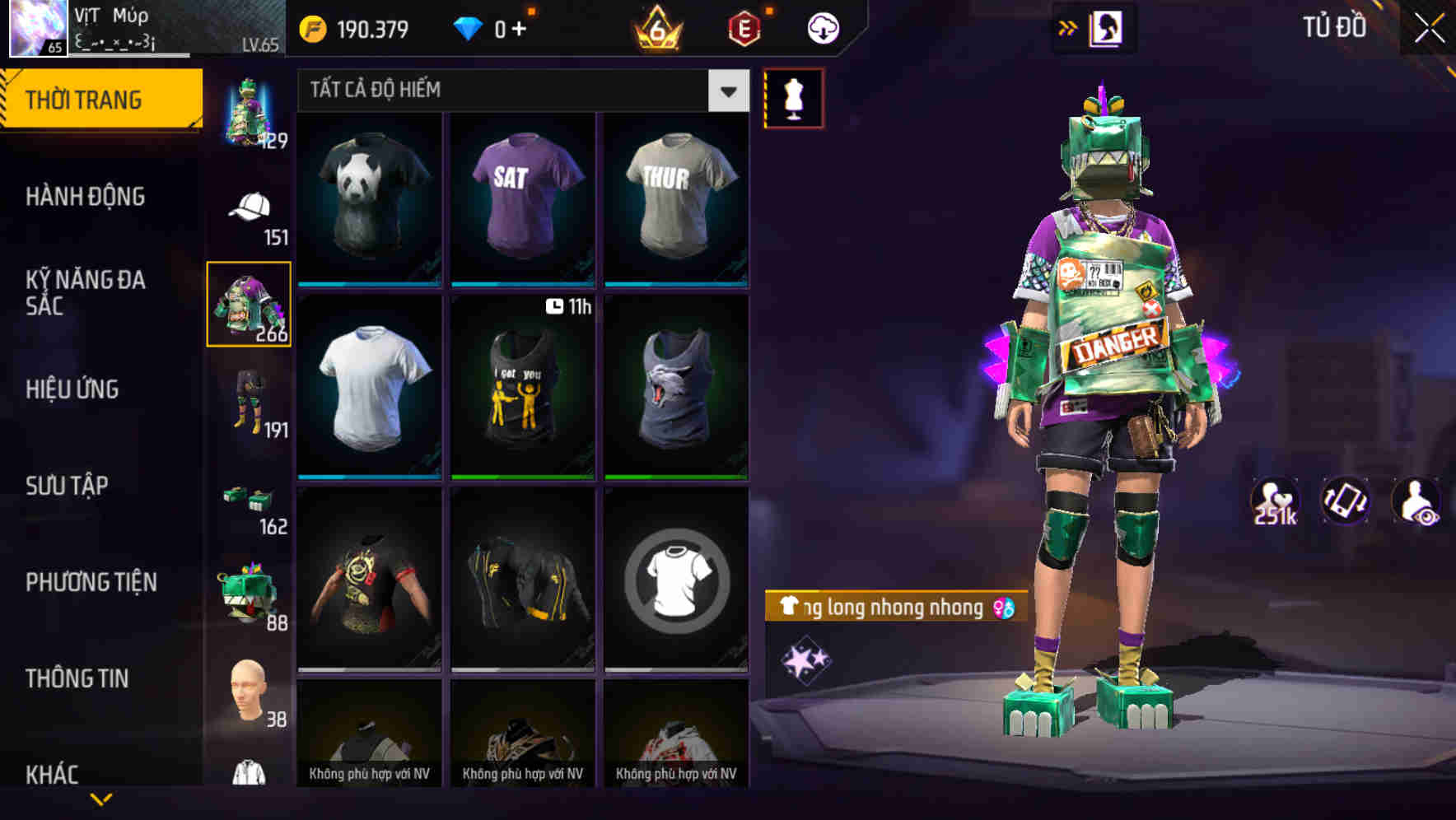Viewport: 1456px width, 820px height.
Task: Select the dragon head backpack category icon
Action: point(249,593)
